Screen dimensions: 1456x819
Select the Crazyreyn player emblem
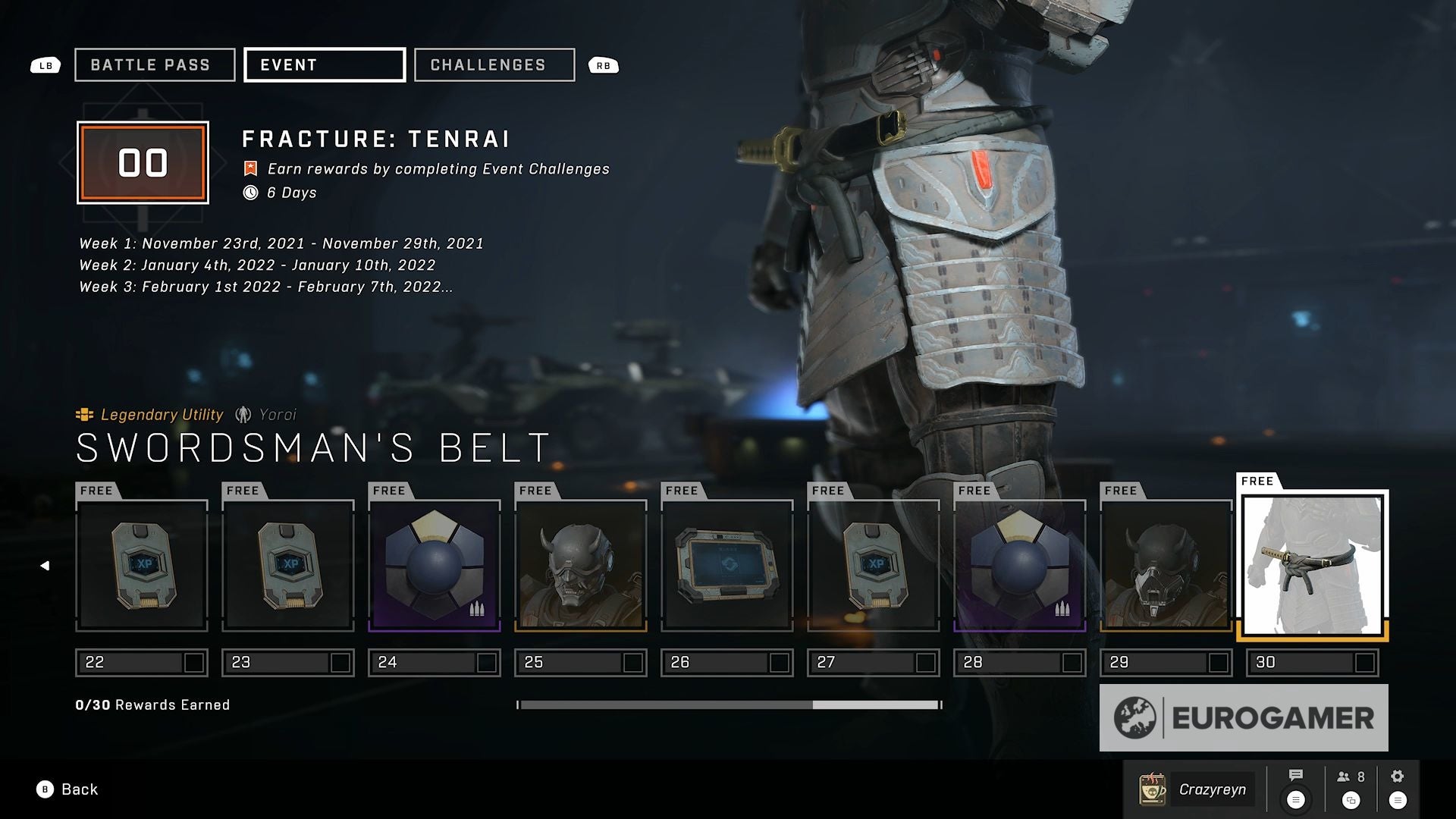[x=1150, y=789]
